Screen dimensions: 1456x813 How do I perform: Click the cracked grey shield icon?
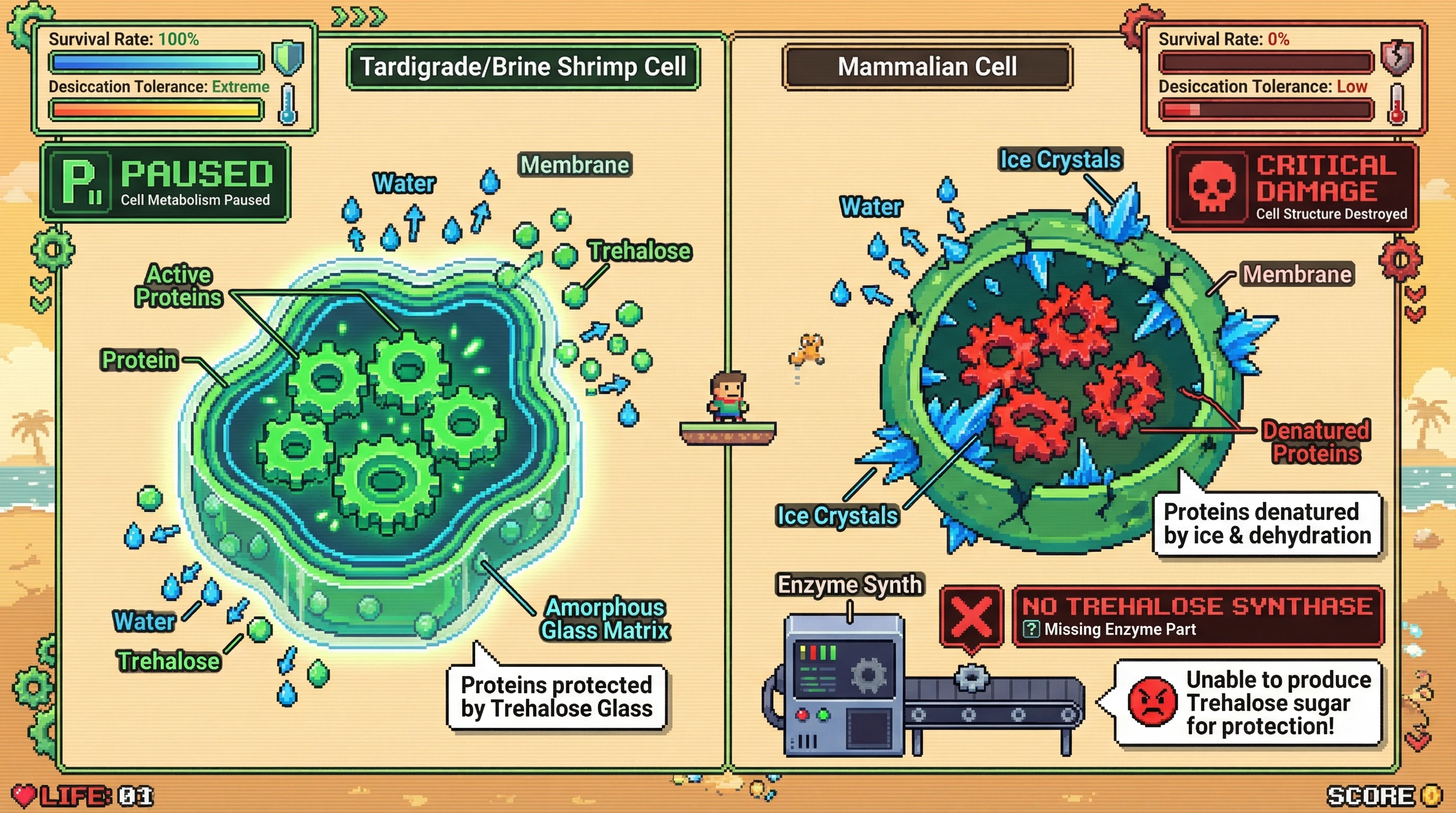1397,58
